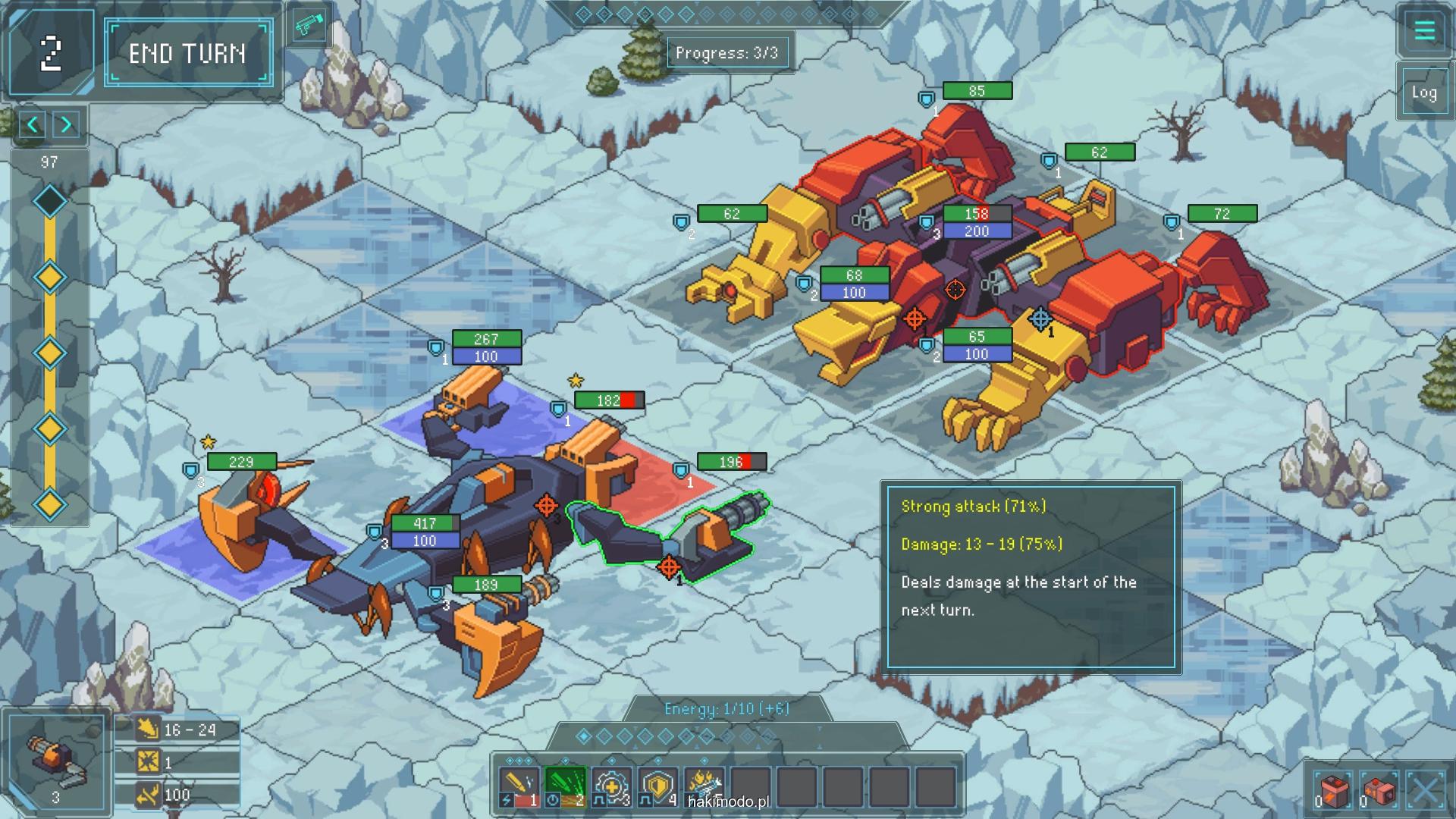The image size is (1456, 819).
Task: Go to next unit with right arrow
Action: pos(67,124)
